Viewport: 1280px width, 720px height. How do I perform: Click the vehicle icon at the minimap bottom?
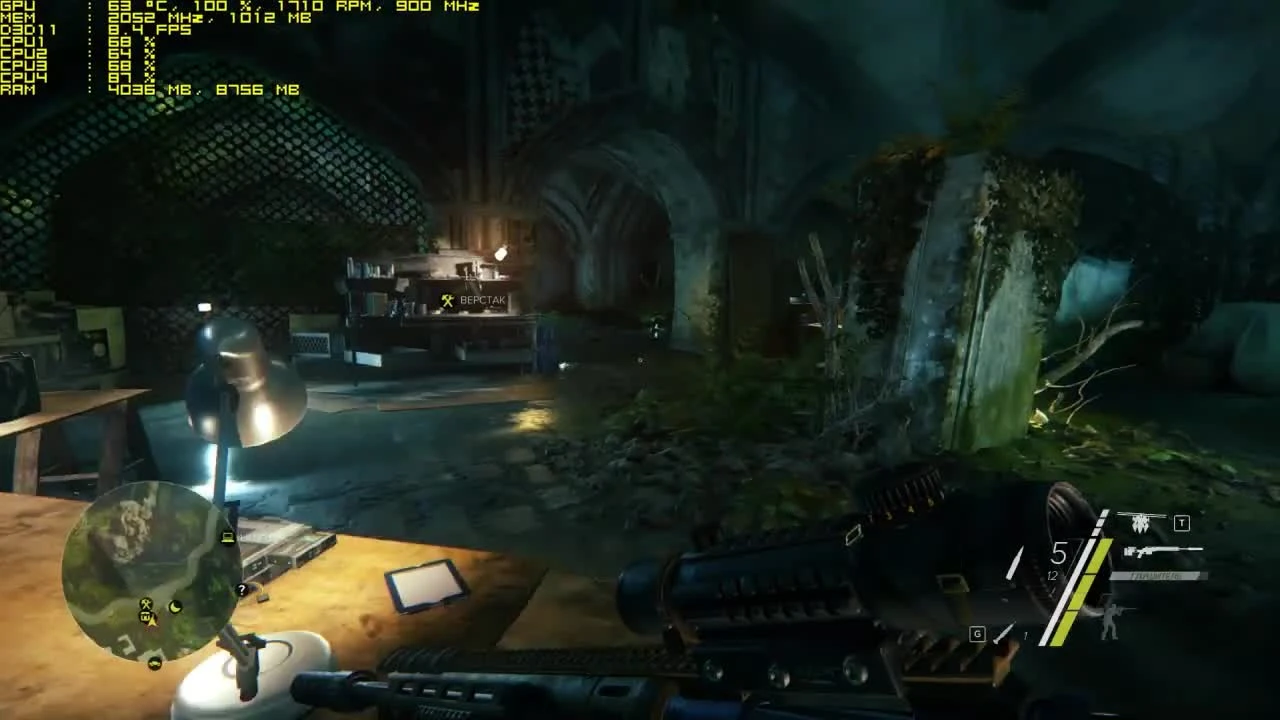click(155, 663)
